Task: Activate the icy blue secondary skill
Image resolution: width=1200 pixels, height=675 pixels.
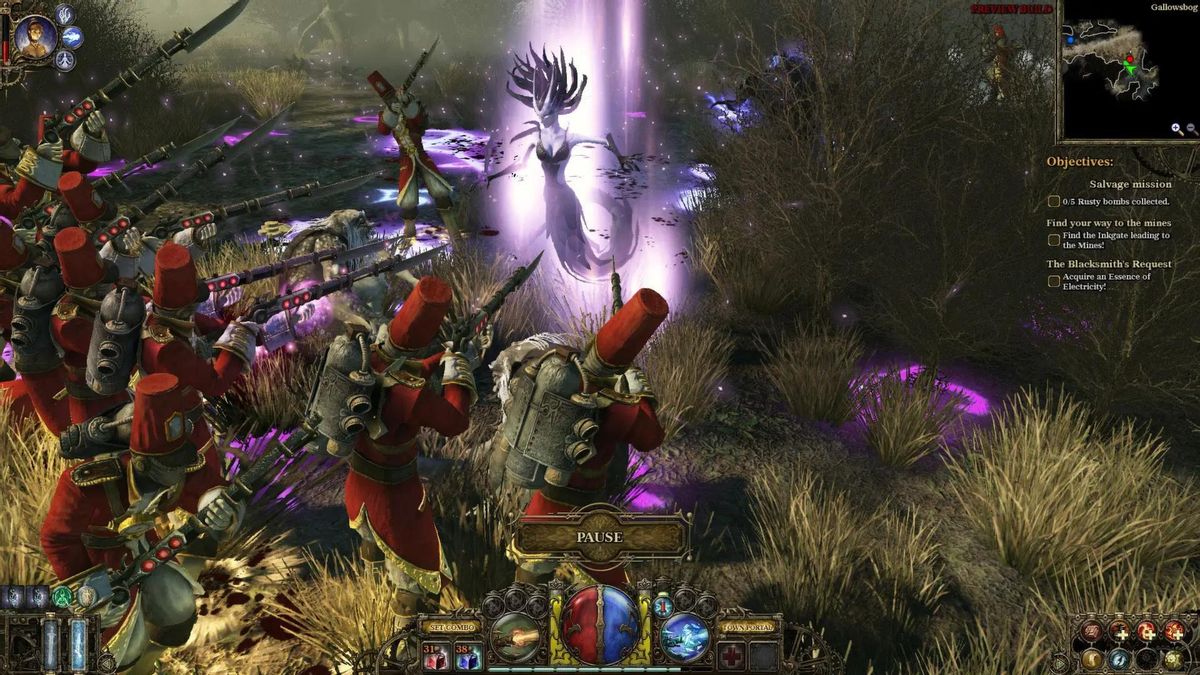Action: [x=685, y=636]
